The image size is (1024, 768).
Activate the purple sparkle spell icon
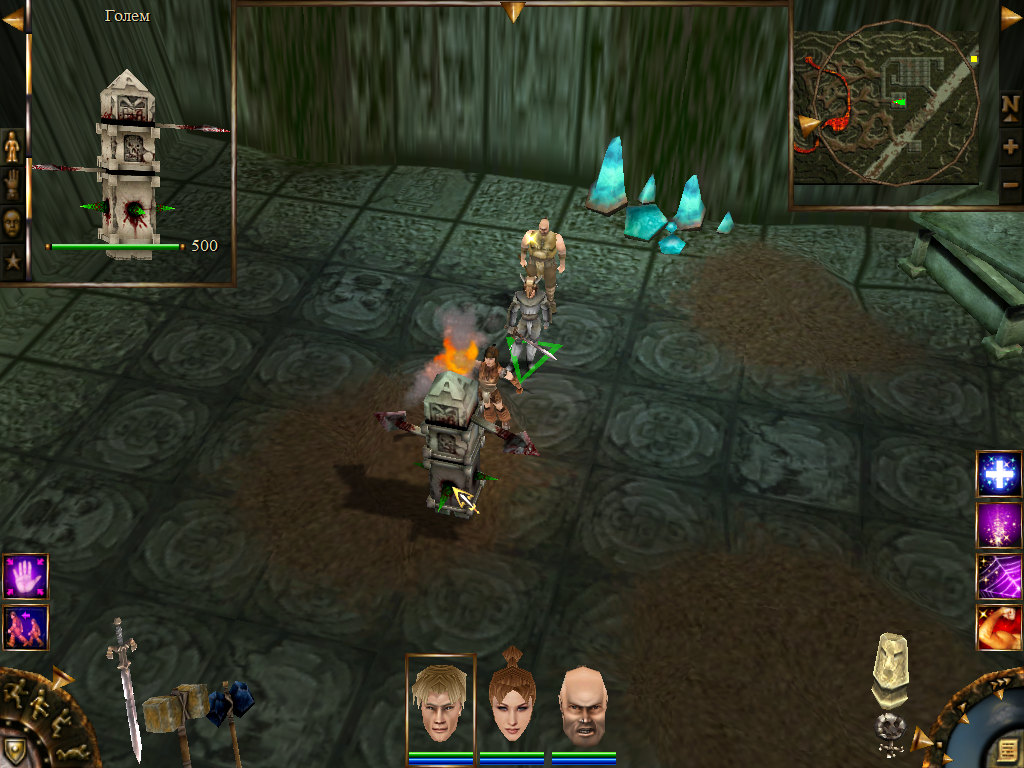pos(999,525)
